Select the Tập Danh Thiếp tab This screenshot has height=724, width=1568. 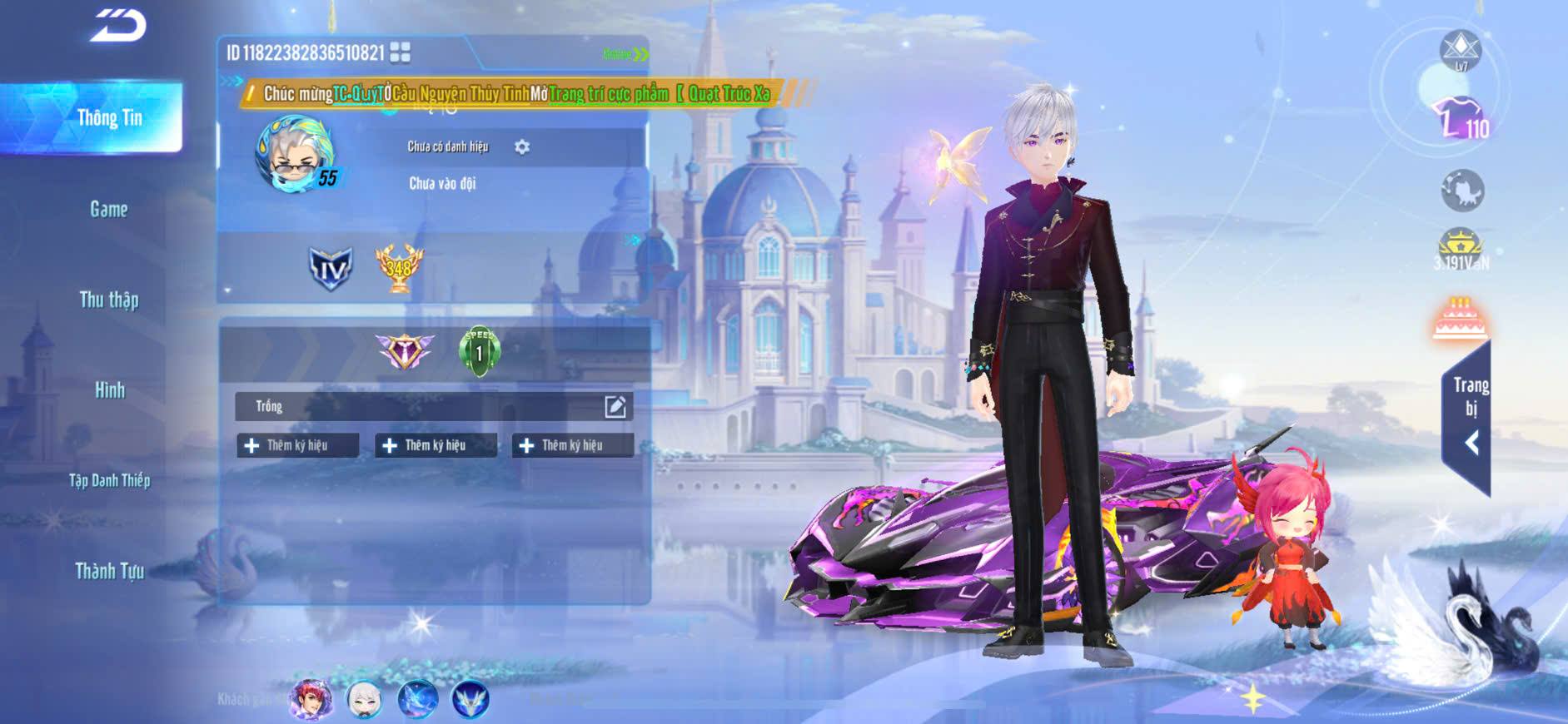coord(109,480)
